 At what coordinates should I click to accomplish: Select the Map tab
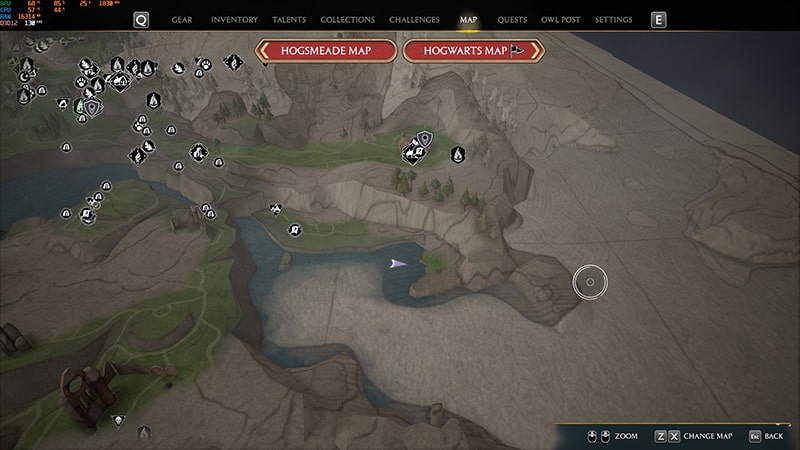(x=468, y=20)
